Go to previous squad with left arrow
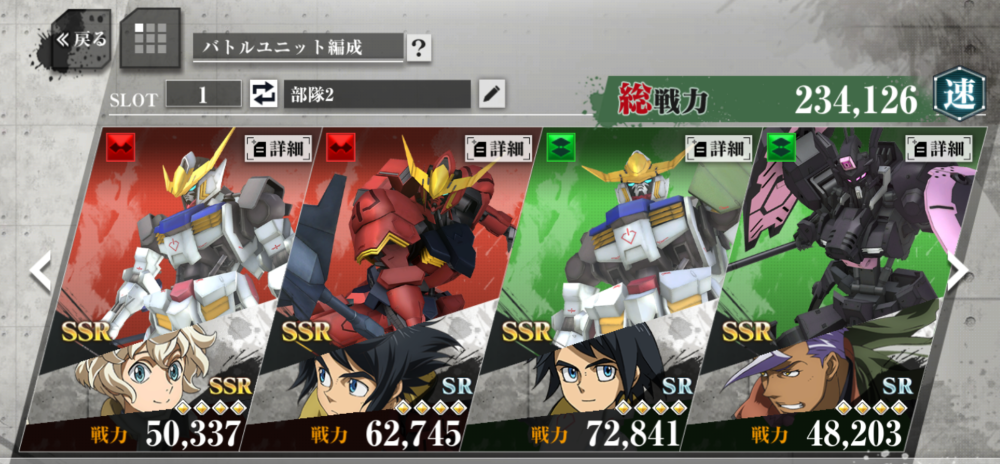The height and width of the screenshot is (464, 1000). coord(40,272)
